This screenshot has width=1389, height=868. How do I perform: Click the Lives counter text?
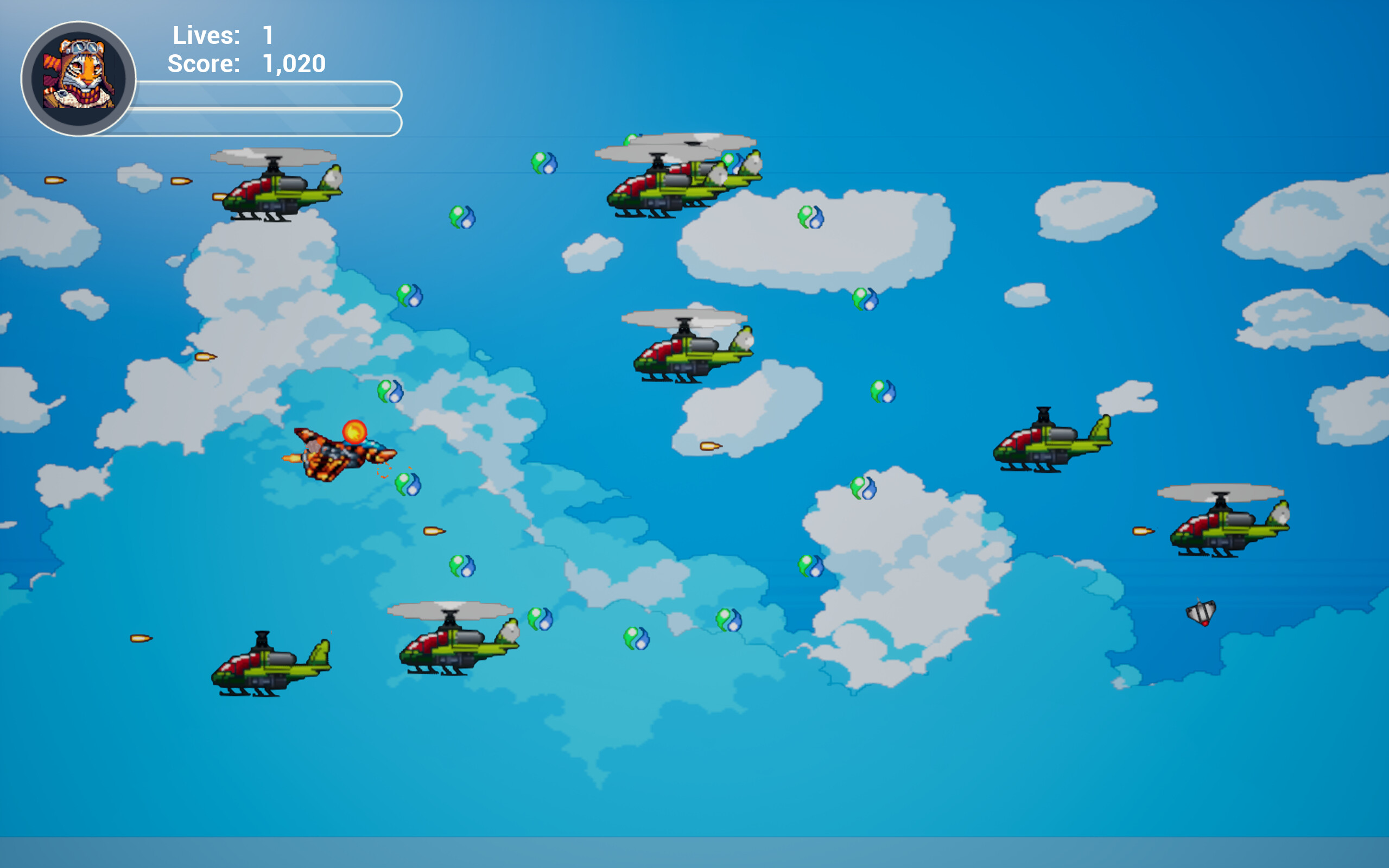tap(207, 36)
